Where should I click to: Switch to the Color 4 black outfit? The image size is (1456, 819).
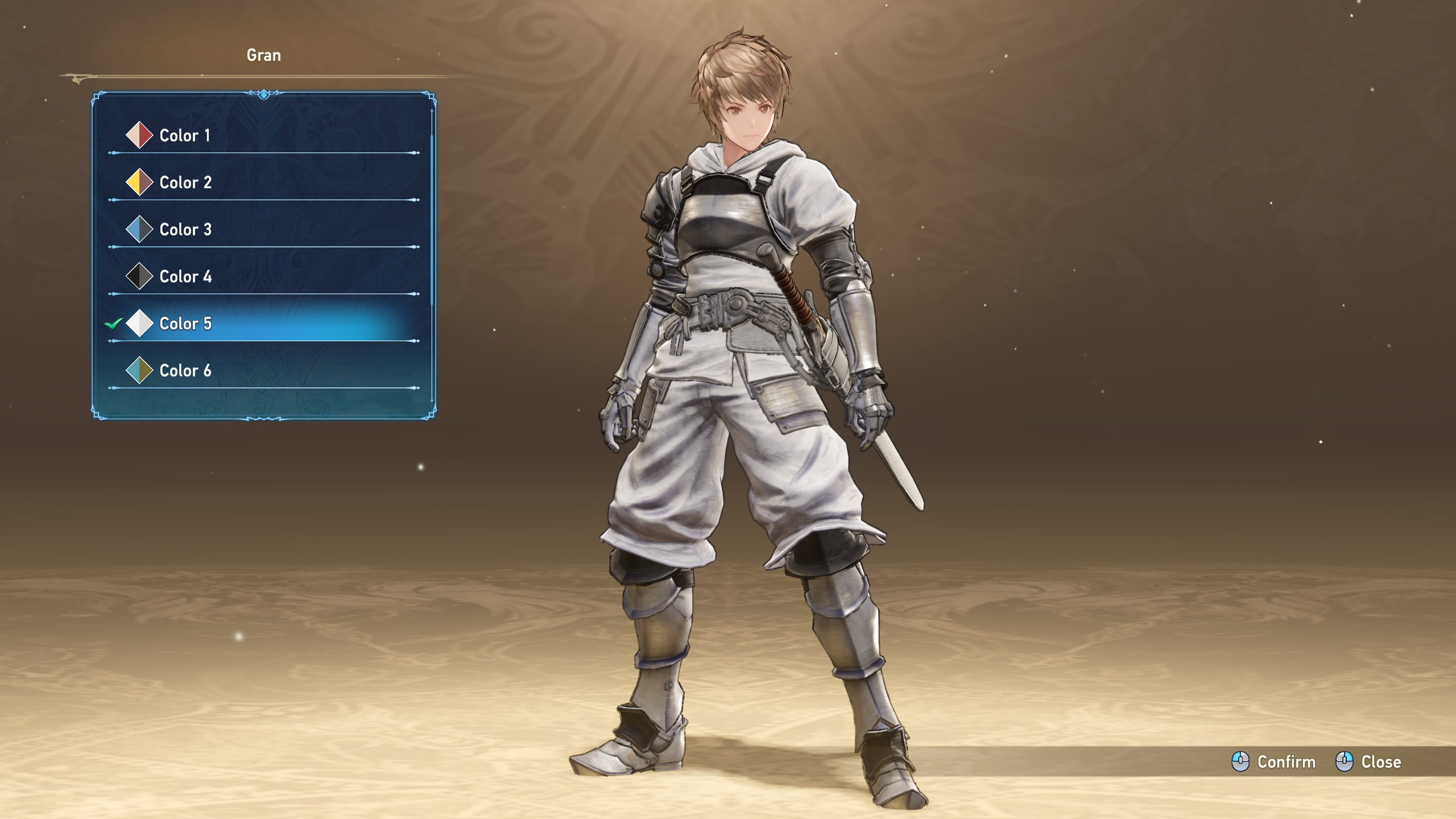(x=185, y=277)
